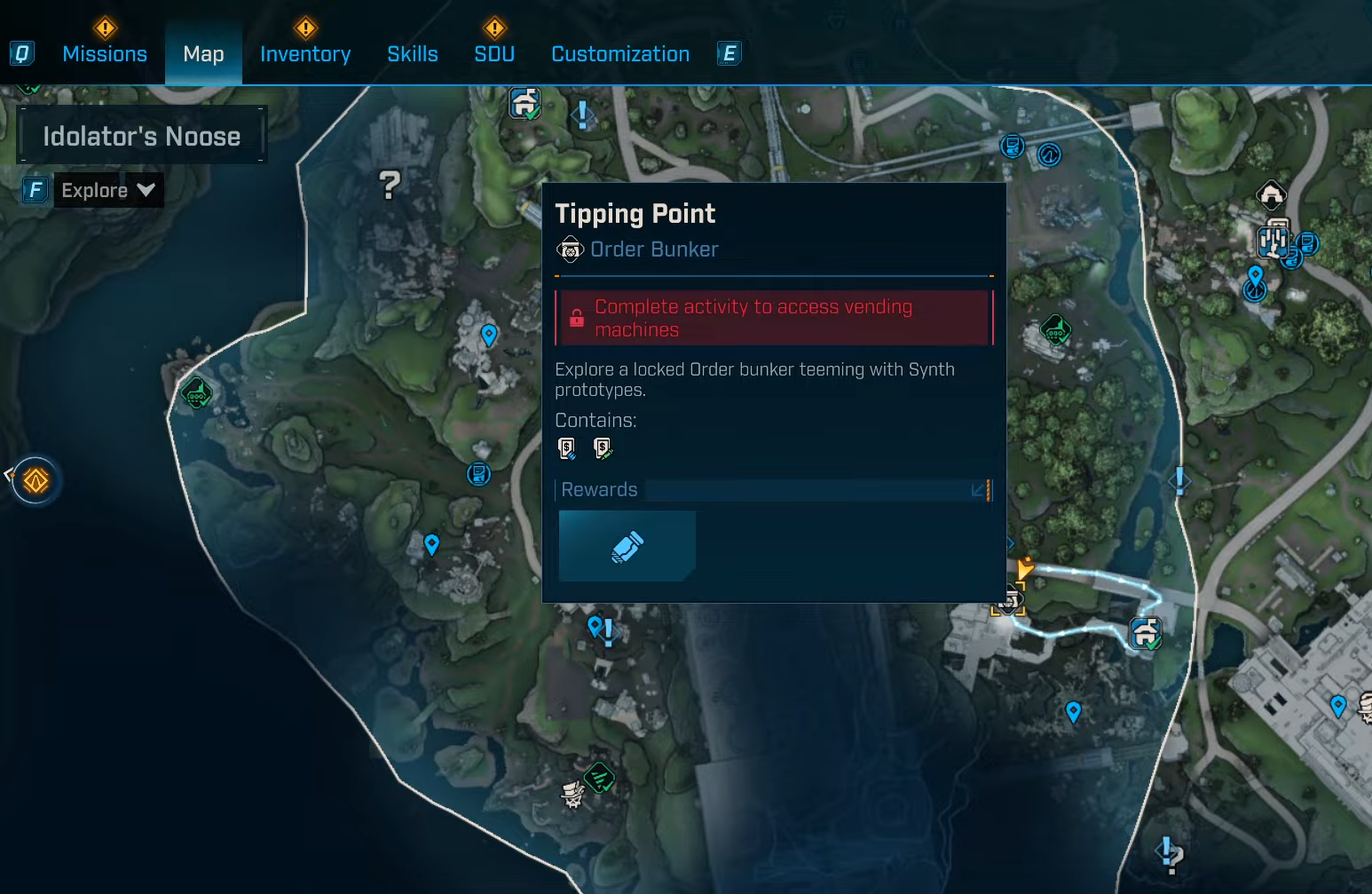Collapse the Rewards section of the tooltip
Viewport: 1372px width, 894px height.
[978, 490]
